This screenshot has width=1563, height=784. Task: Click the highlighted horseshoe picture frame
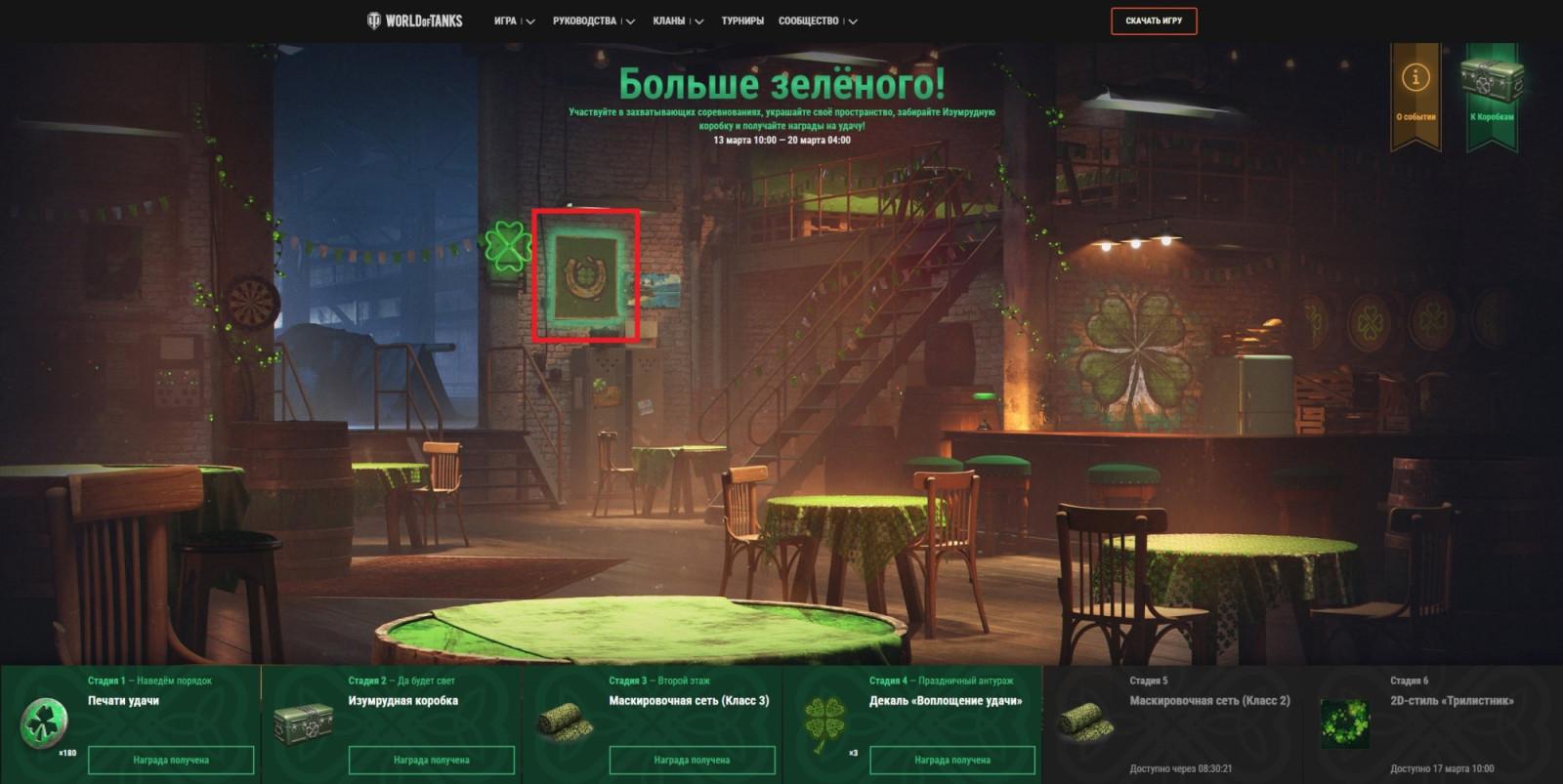(x=587, y=275)
